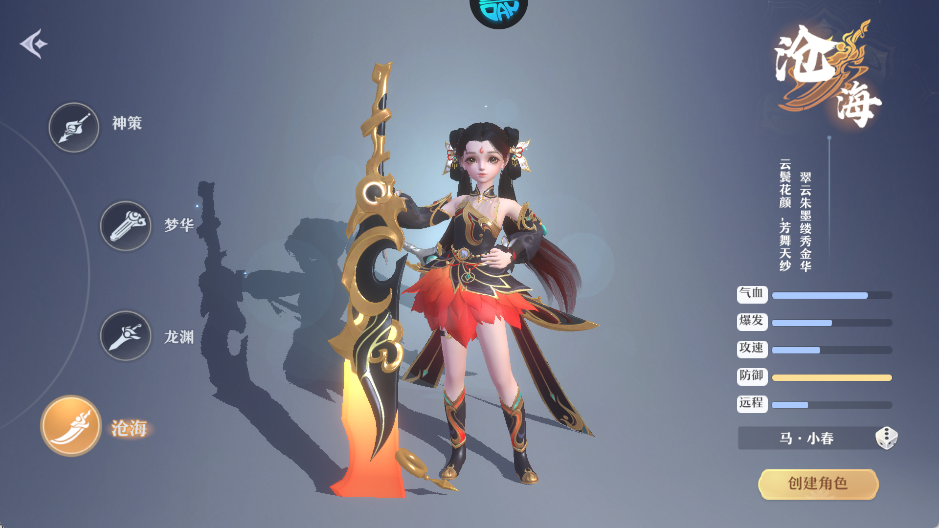The image size is (939, 528).
Task: Select the 神策 class
Action: [74, 127]
